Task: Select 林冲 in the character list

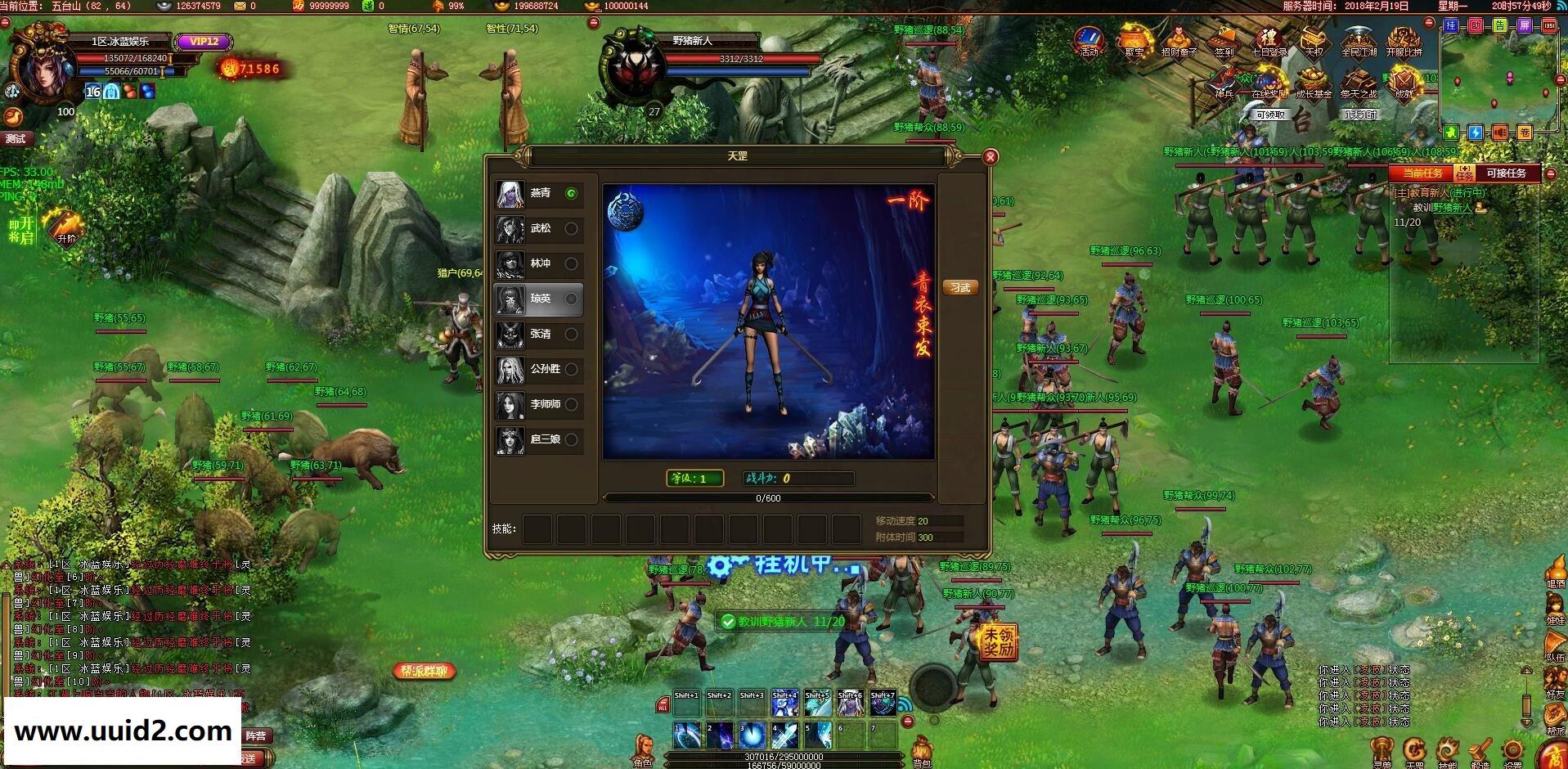Action: click(573, 264)
